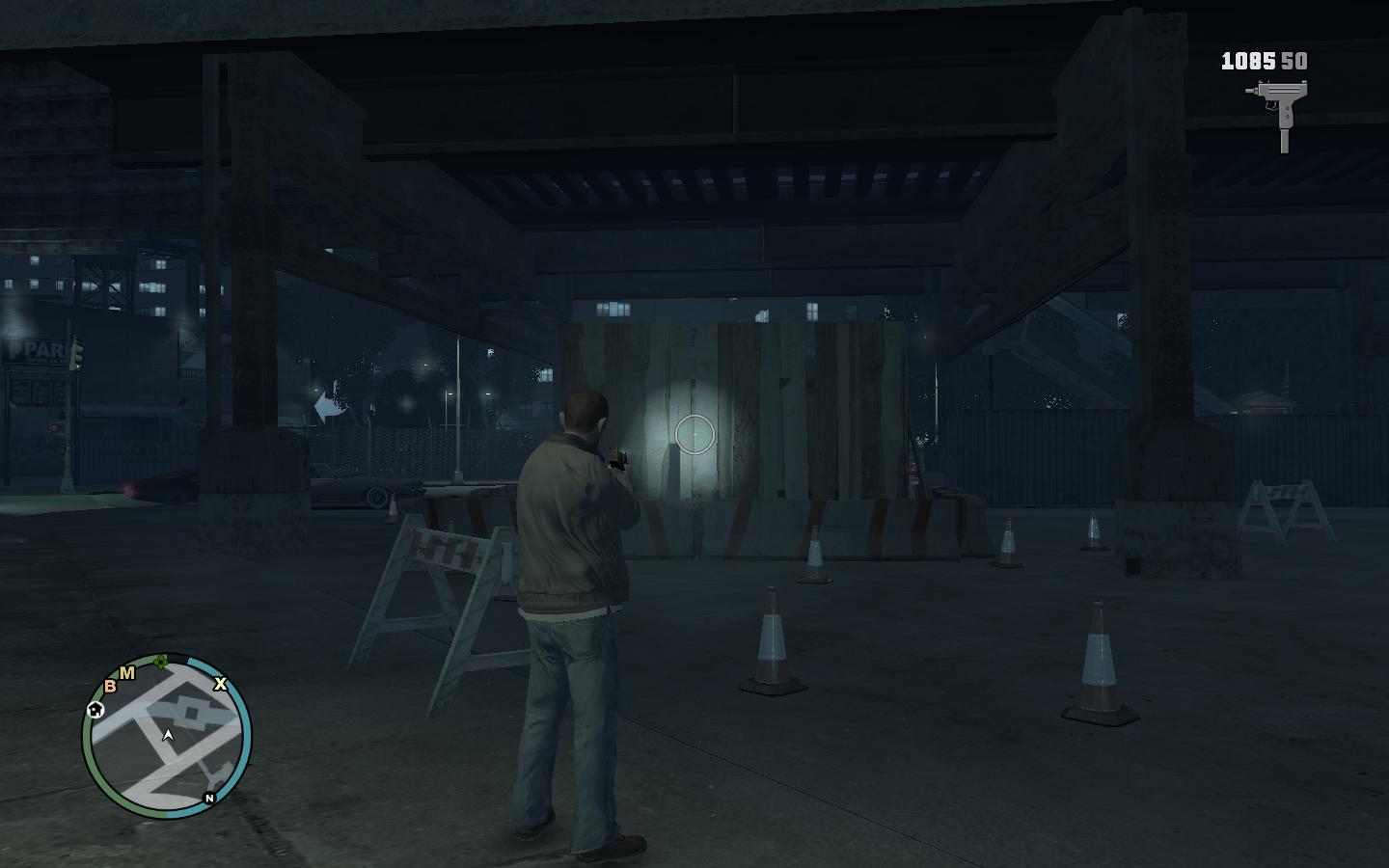This screenshot has height=868, width=1389.
Task: Click the white player arrow on the minimap
Action: [168, 736]
